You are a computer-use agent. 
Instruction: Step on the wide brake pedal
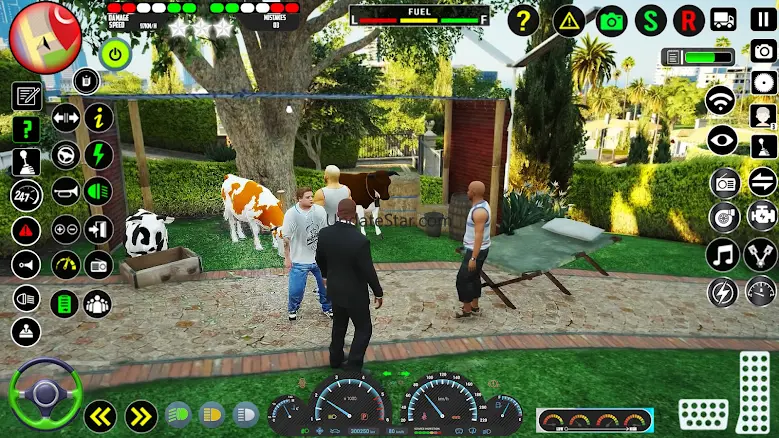click(703, 414)
